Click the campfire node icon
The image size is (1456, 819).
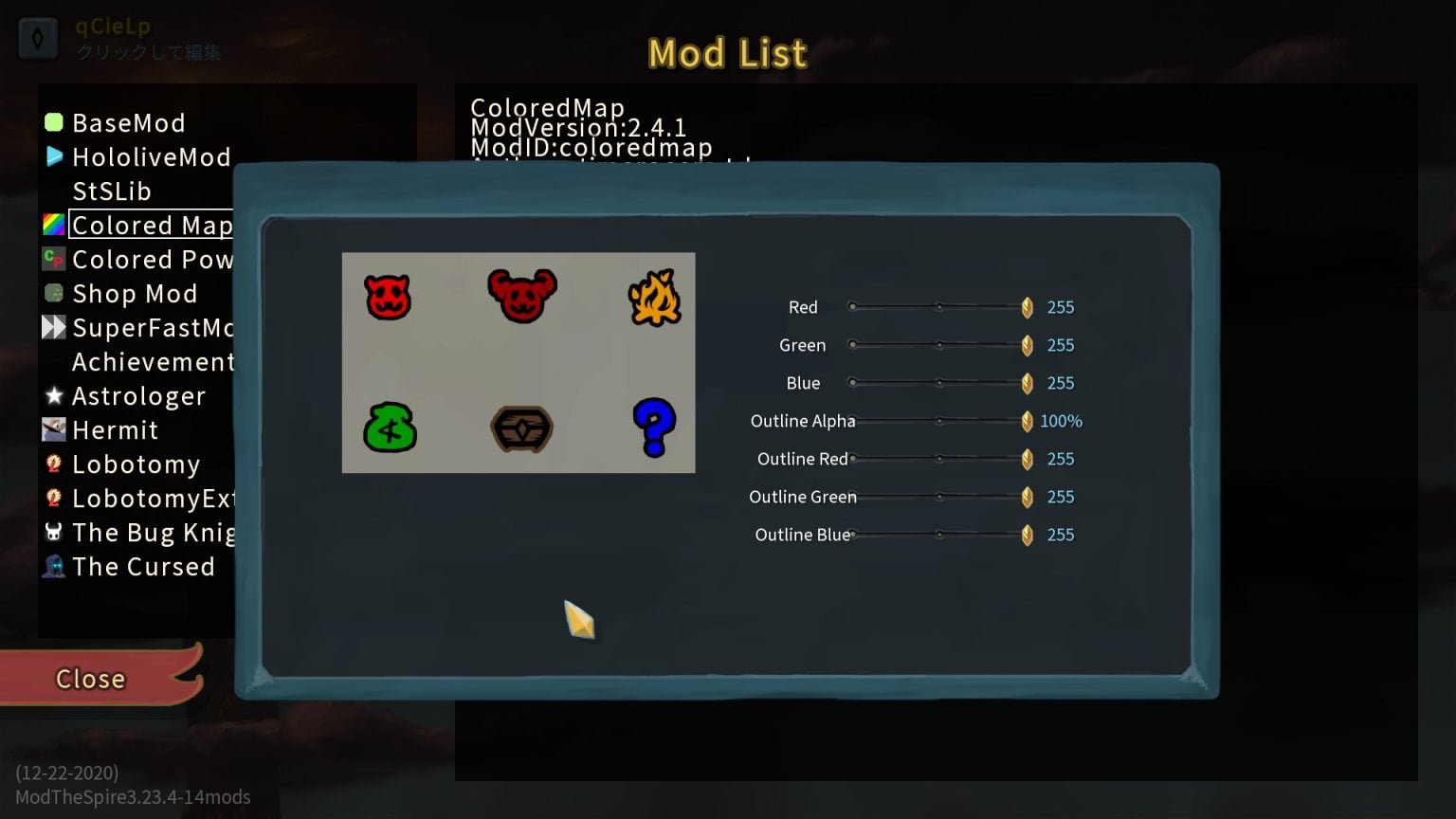(x=654, y=299)
